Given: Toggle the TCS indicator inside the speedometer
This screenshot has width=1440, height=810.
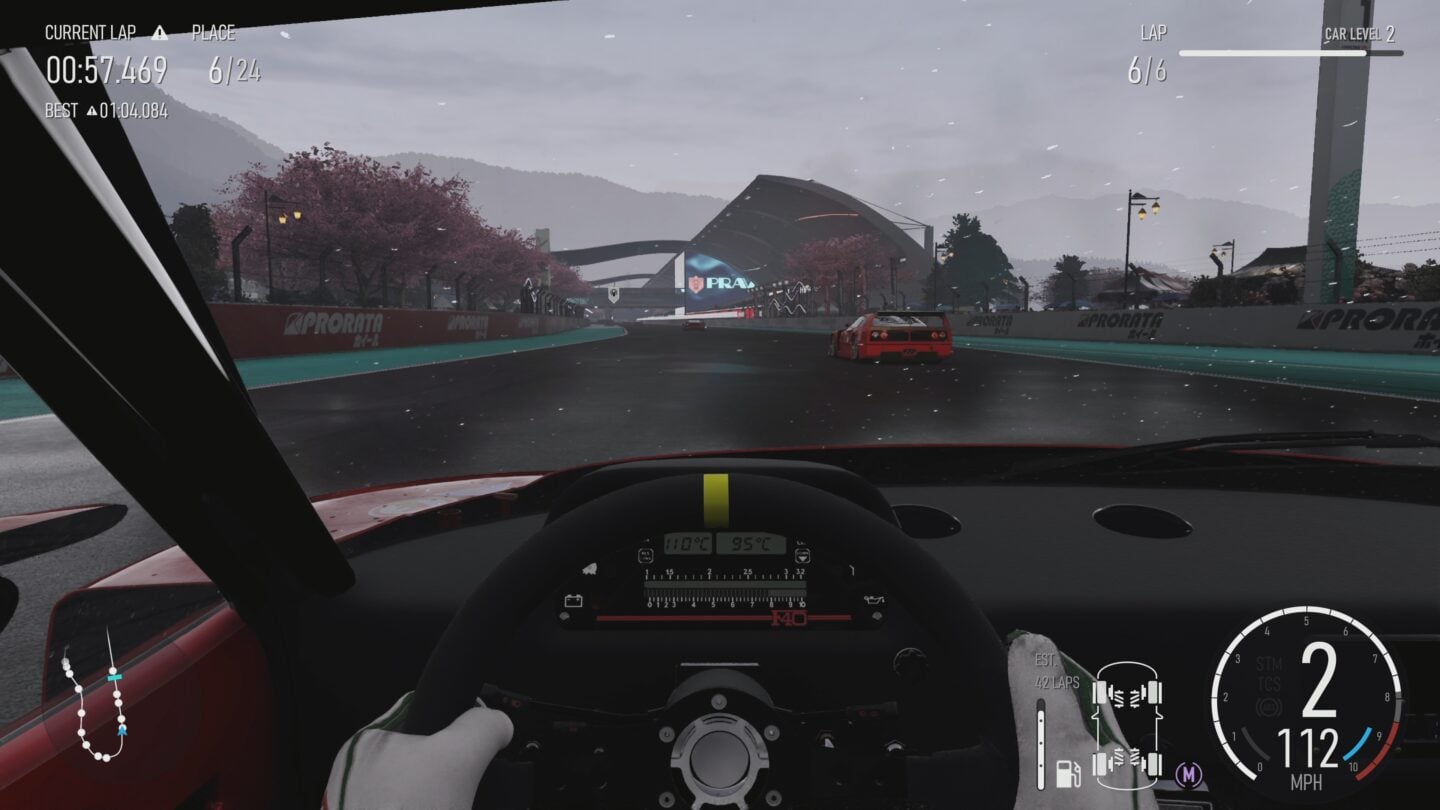Looking at the screenshot, I should [1268, 682].
